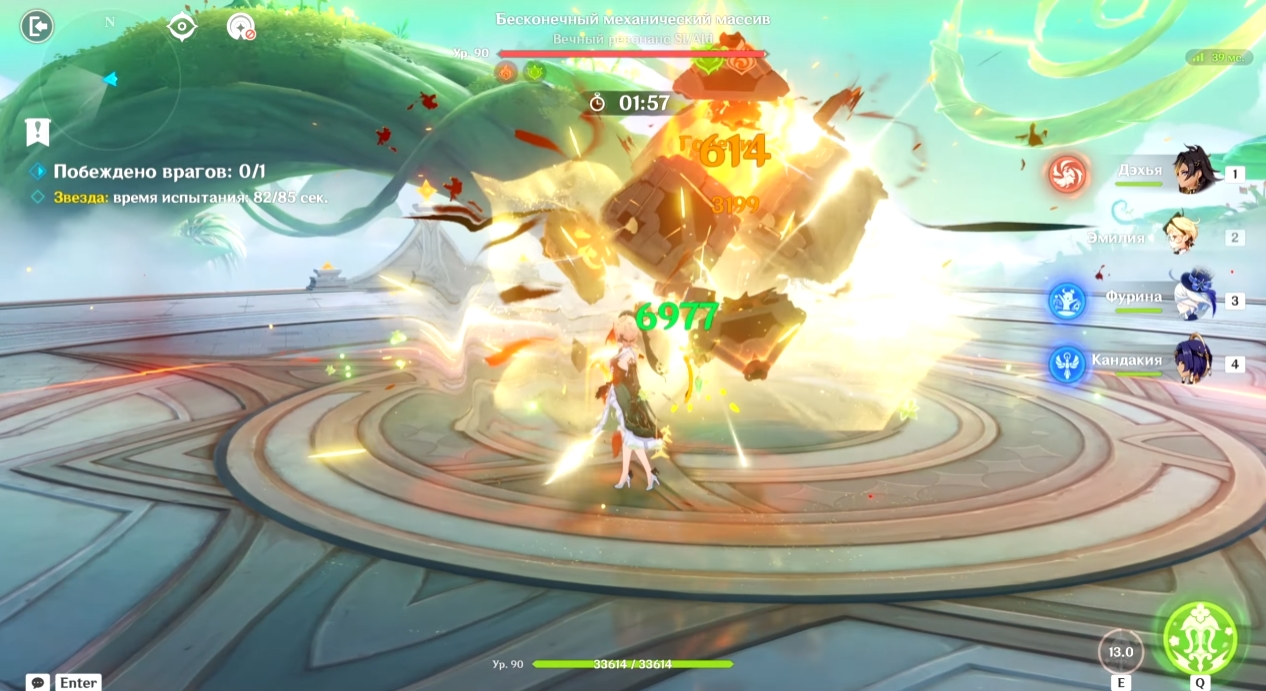
Task: Switch to party member Кандакия
Action: [1190, 362]
